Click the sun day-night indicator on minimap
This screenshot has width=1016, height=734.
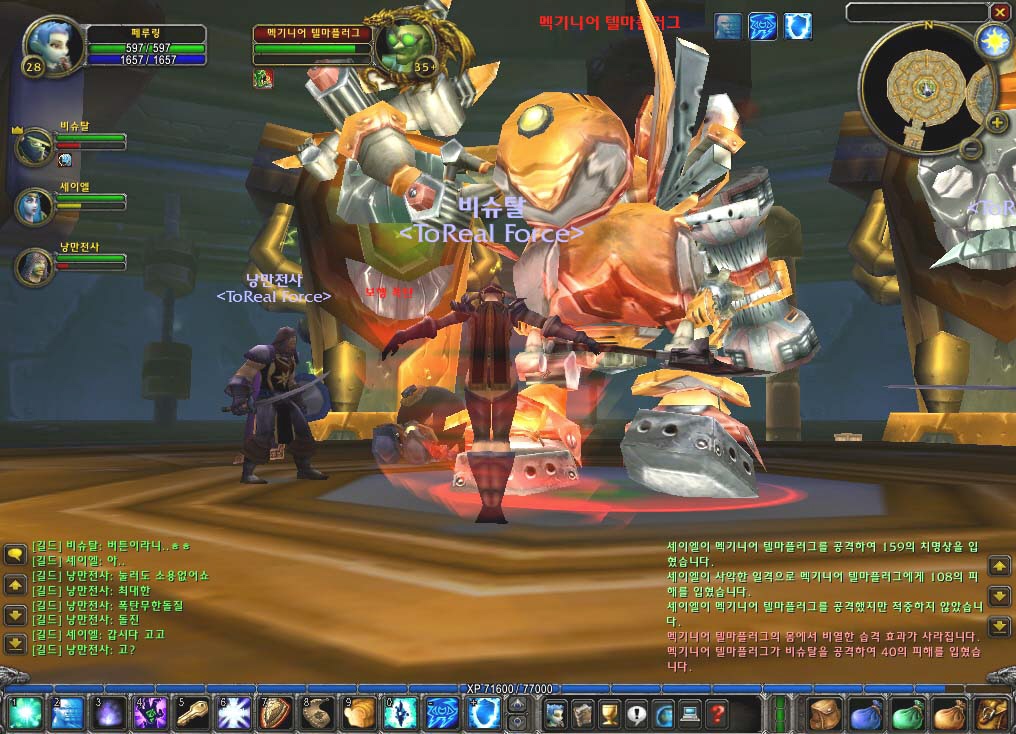[993, 41]
